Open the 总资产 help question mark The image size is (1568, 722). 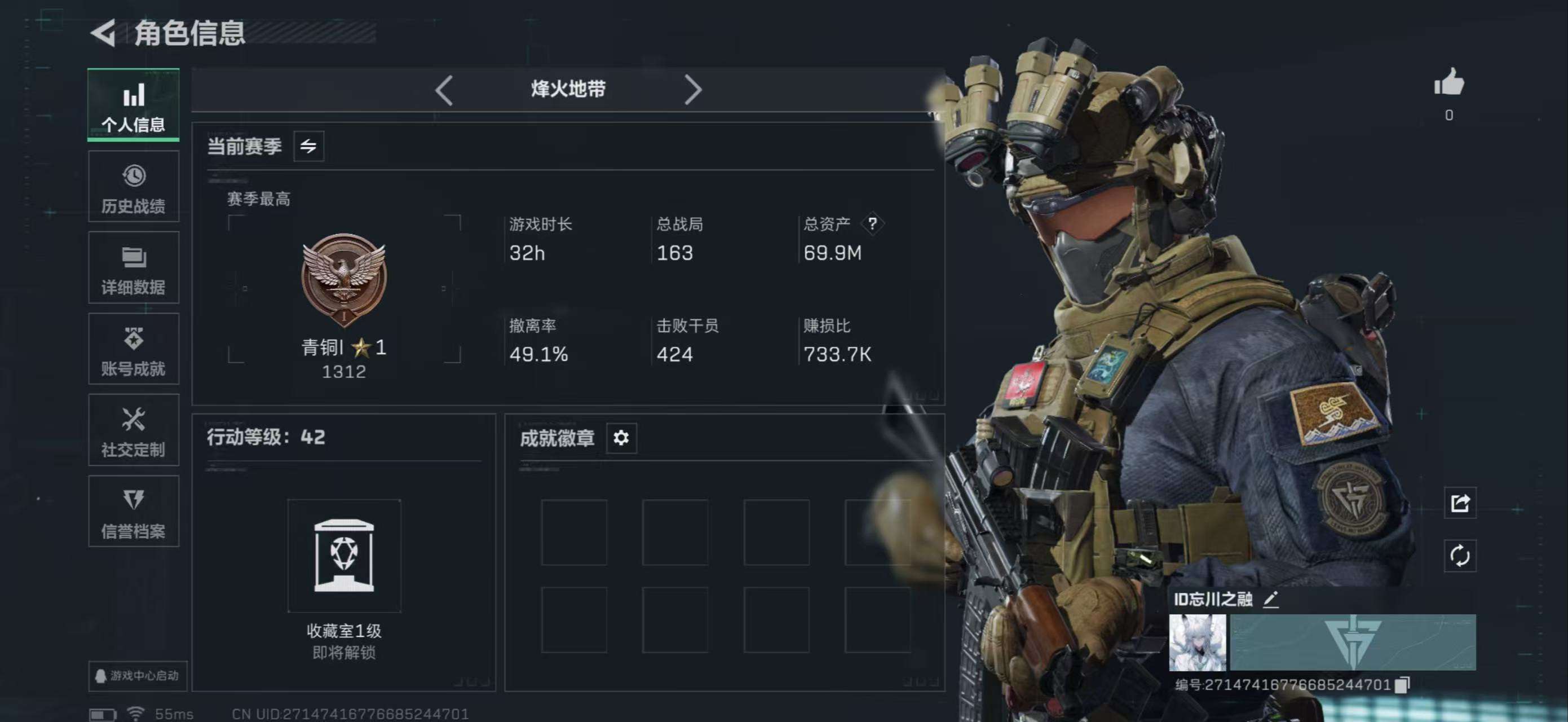873,224
